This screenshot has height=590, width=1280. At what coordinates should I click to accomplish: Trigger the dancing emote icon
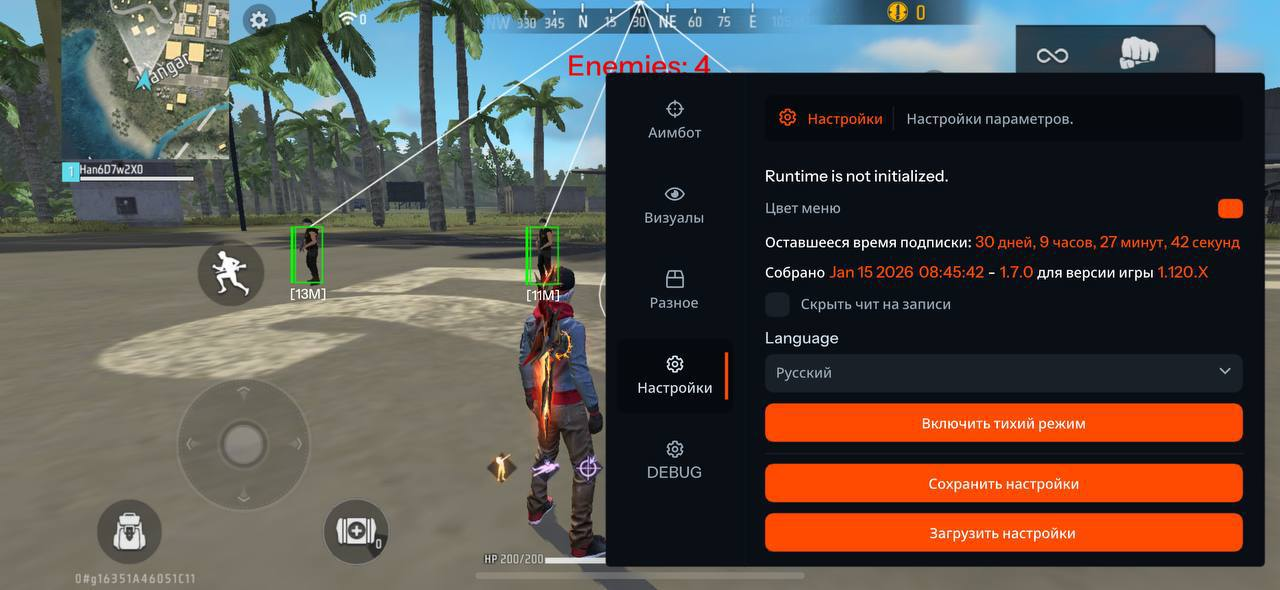pyautogui.click(x=499, y=467)
